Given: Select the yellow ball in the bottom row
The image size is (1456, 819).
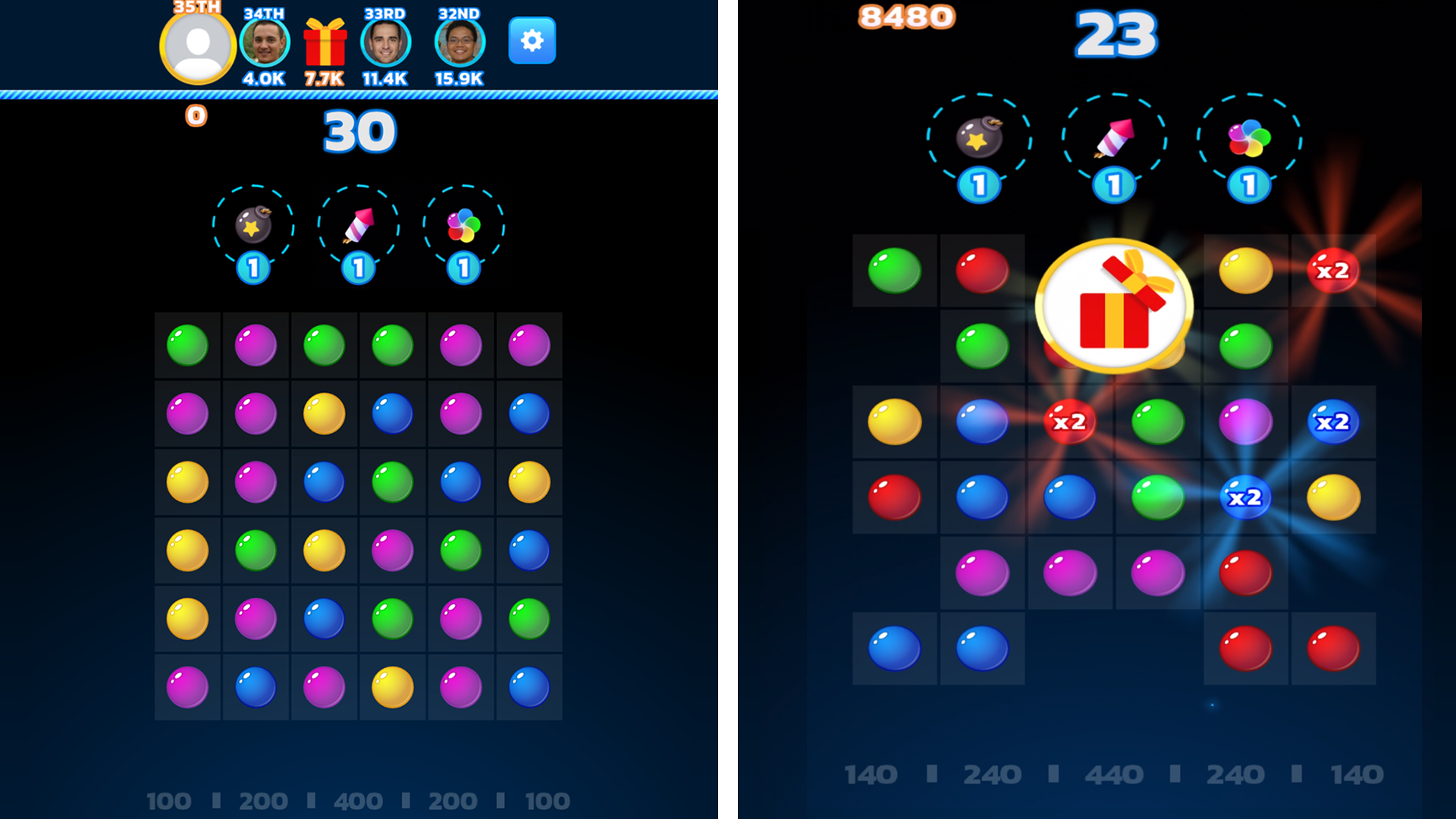Looking at the screenshot, I should (x=392, y=688).
